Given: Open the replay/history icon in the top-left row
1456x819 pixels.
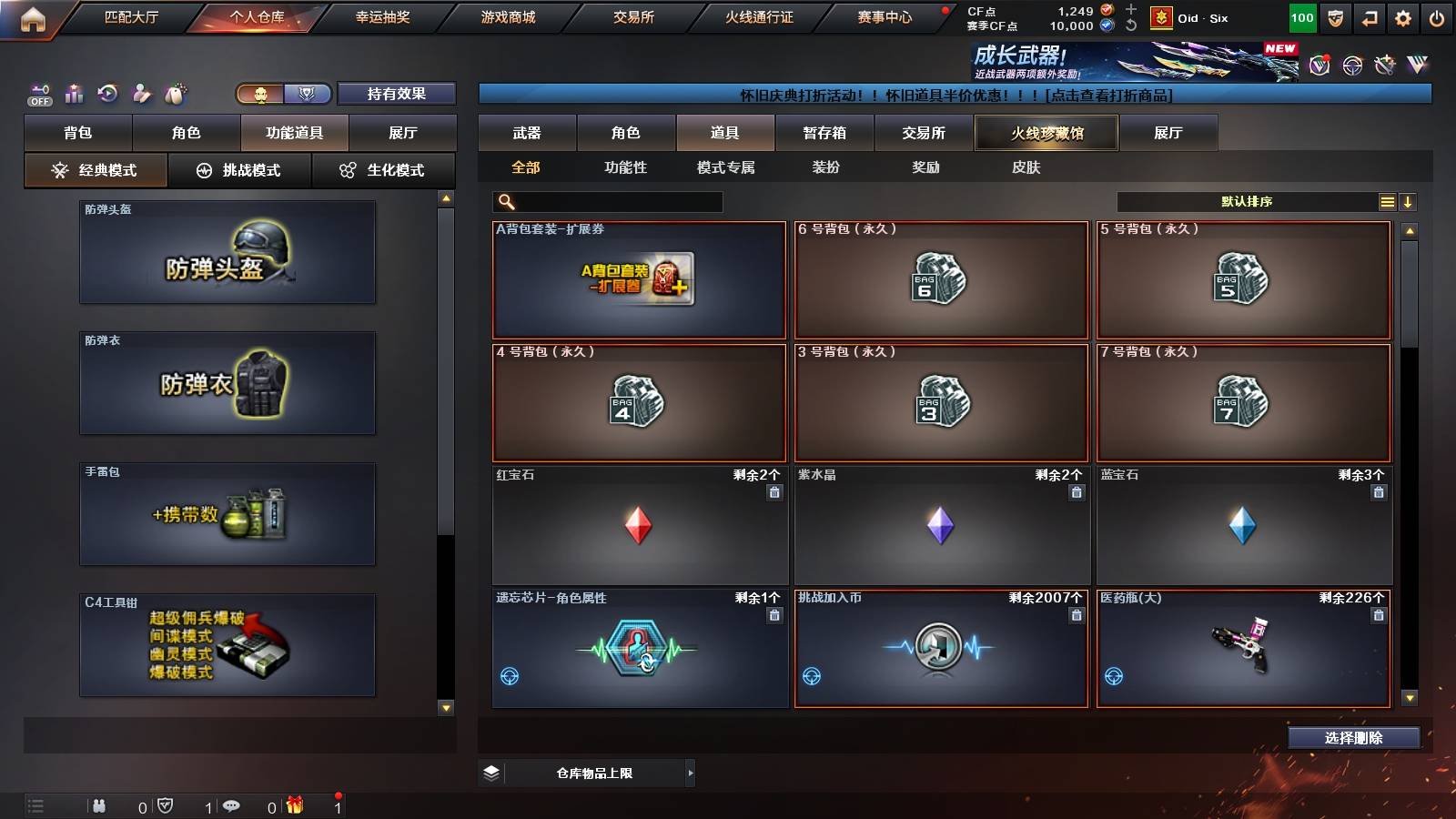Looking at the screenshot, I should tap(107, 93).
